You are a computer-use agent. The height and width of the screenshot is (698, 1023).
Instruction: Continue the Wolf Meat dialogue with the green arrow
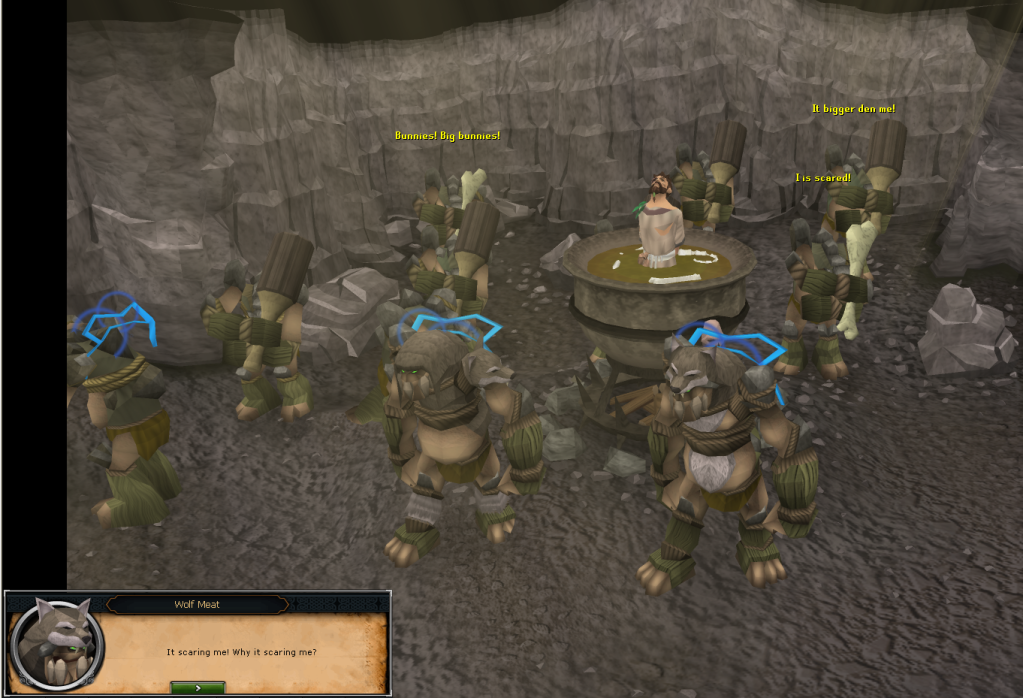click(197, 687)
